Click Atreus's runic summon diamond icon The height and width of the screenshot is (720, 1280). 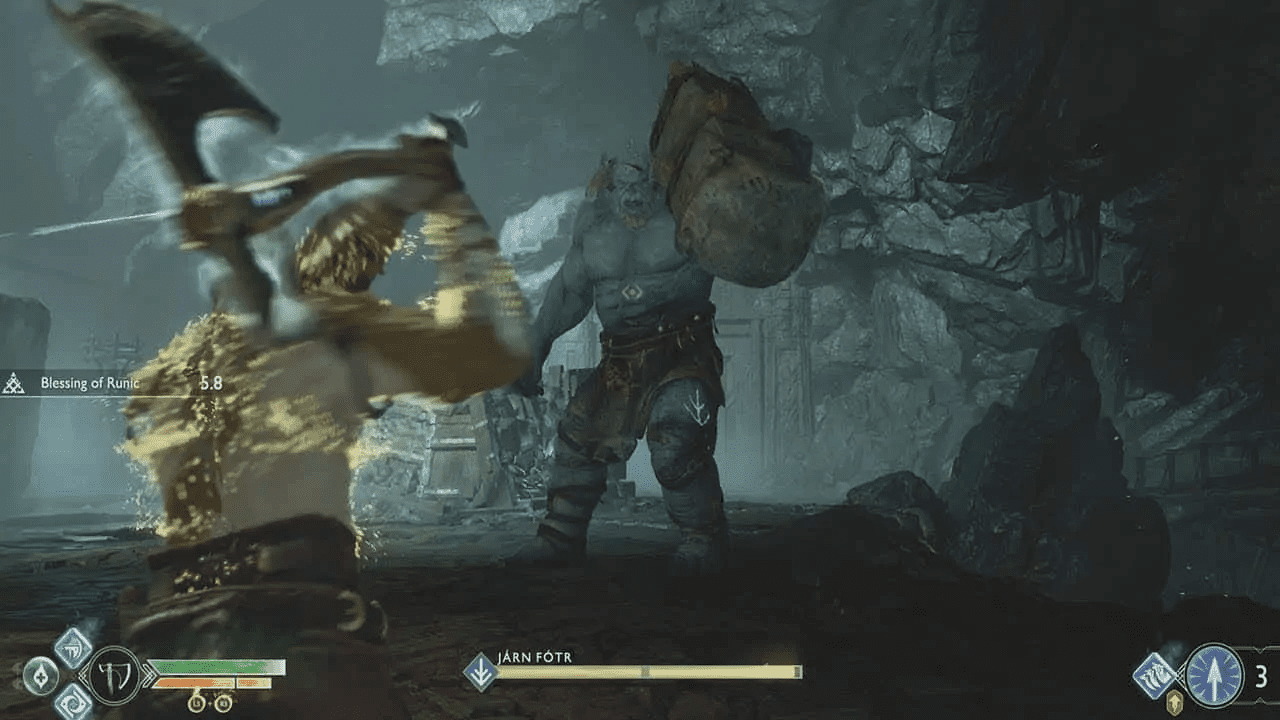pos(1154,676)
